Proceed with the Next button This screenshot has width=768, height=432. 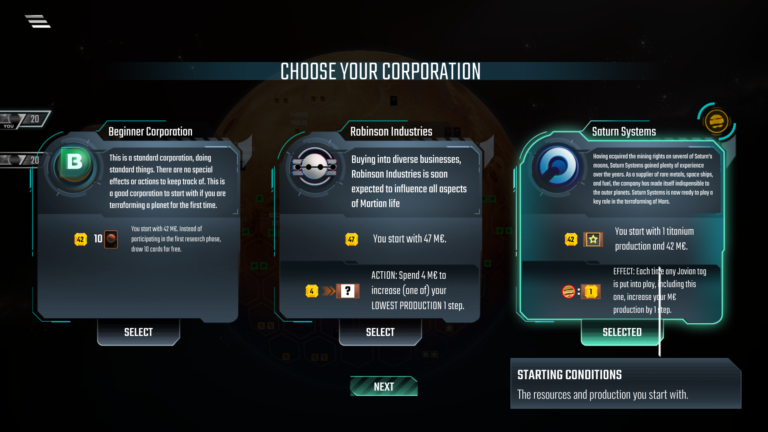[384, 386]
